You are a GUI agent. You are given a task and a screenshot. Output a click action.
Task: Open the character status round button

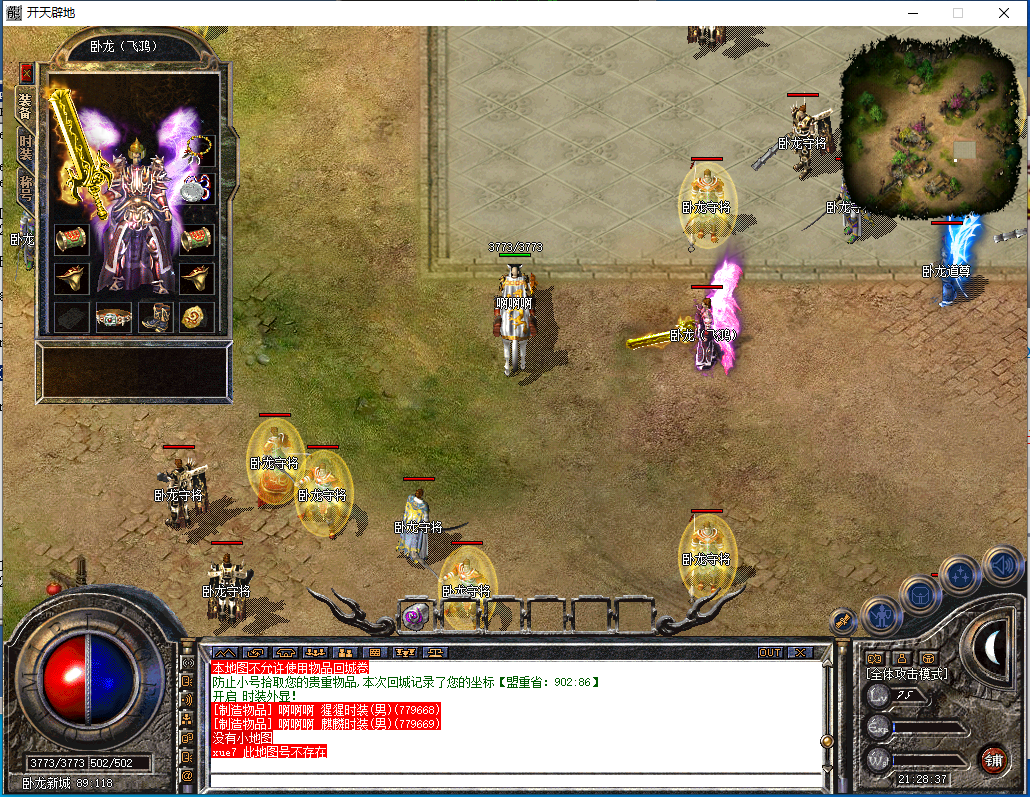click(x=881, y=614)
